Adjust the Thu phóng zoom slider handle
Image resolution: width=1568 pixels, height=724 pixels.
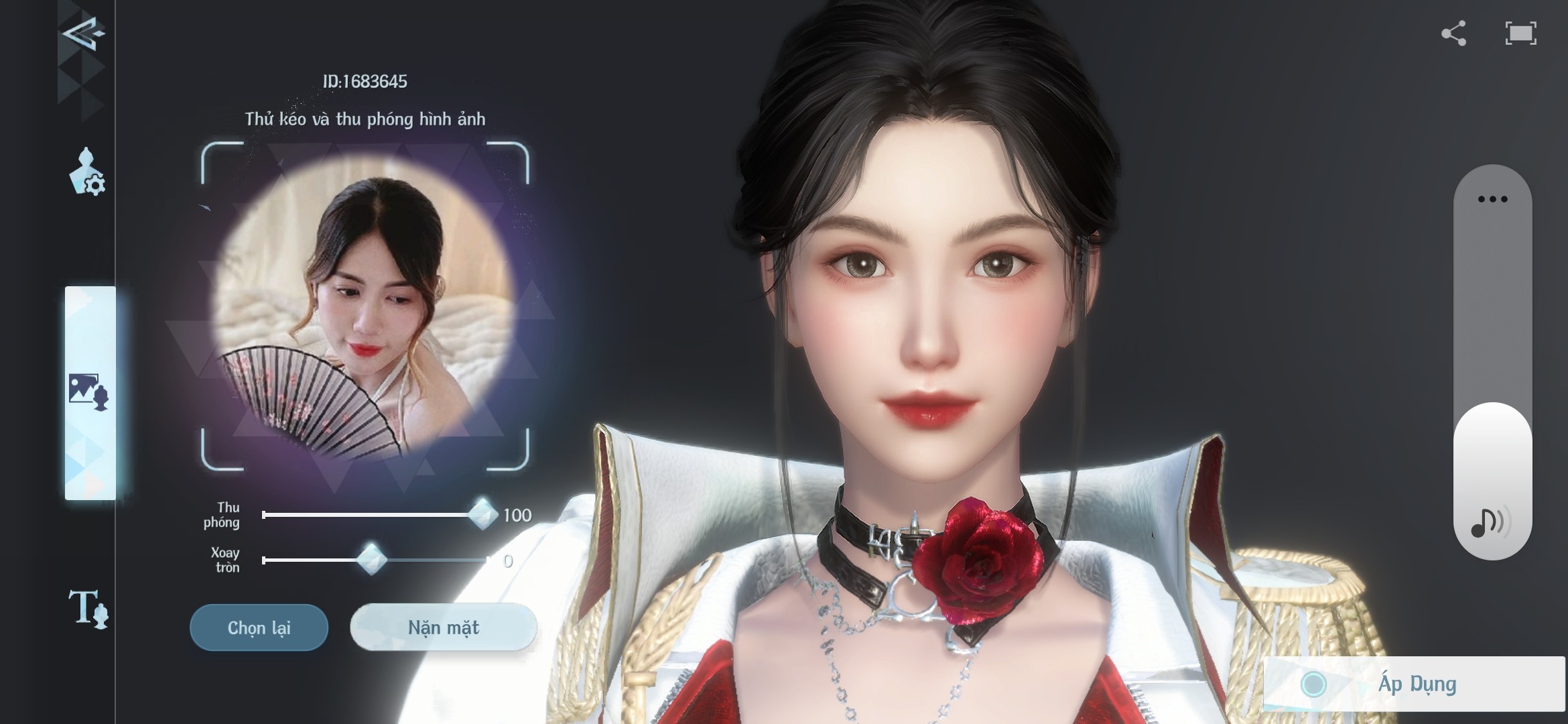pos(482,515)
